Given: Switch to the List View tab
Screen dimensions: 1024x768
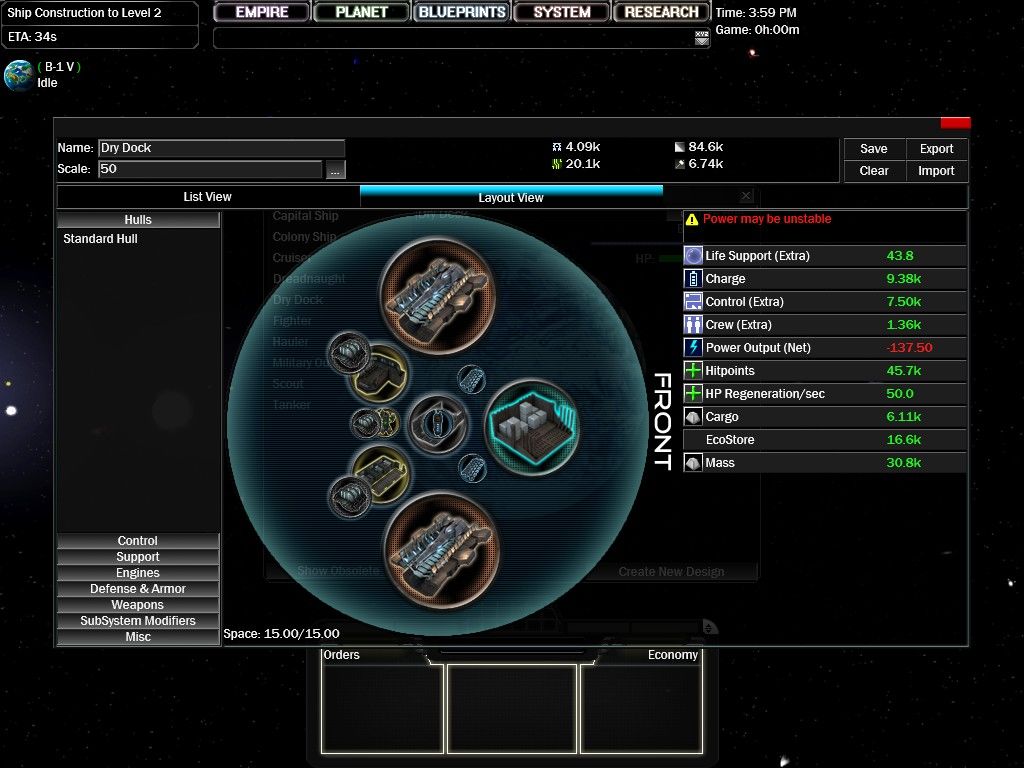Looking at the screenshot, I should (x=208, y=197).
